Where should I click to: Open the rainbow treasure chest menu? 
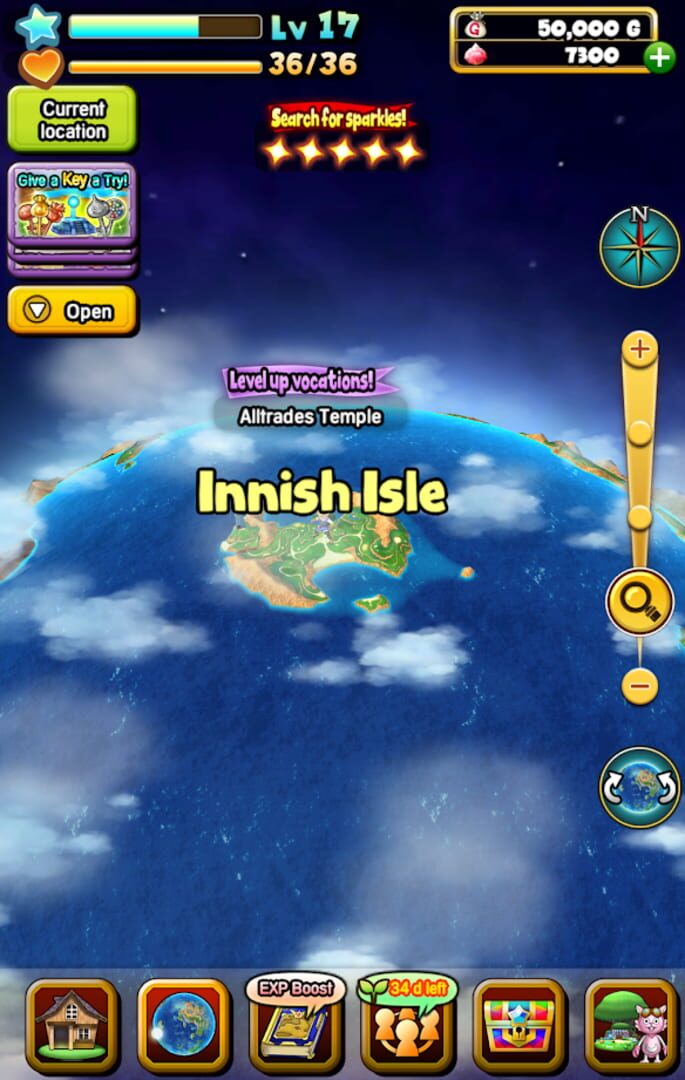(519, 1024)
